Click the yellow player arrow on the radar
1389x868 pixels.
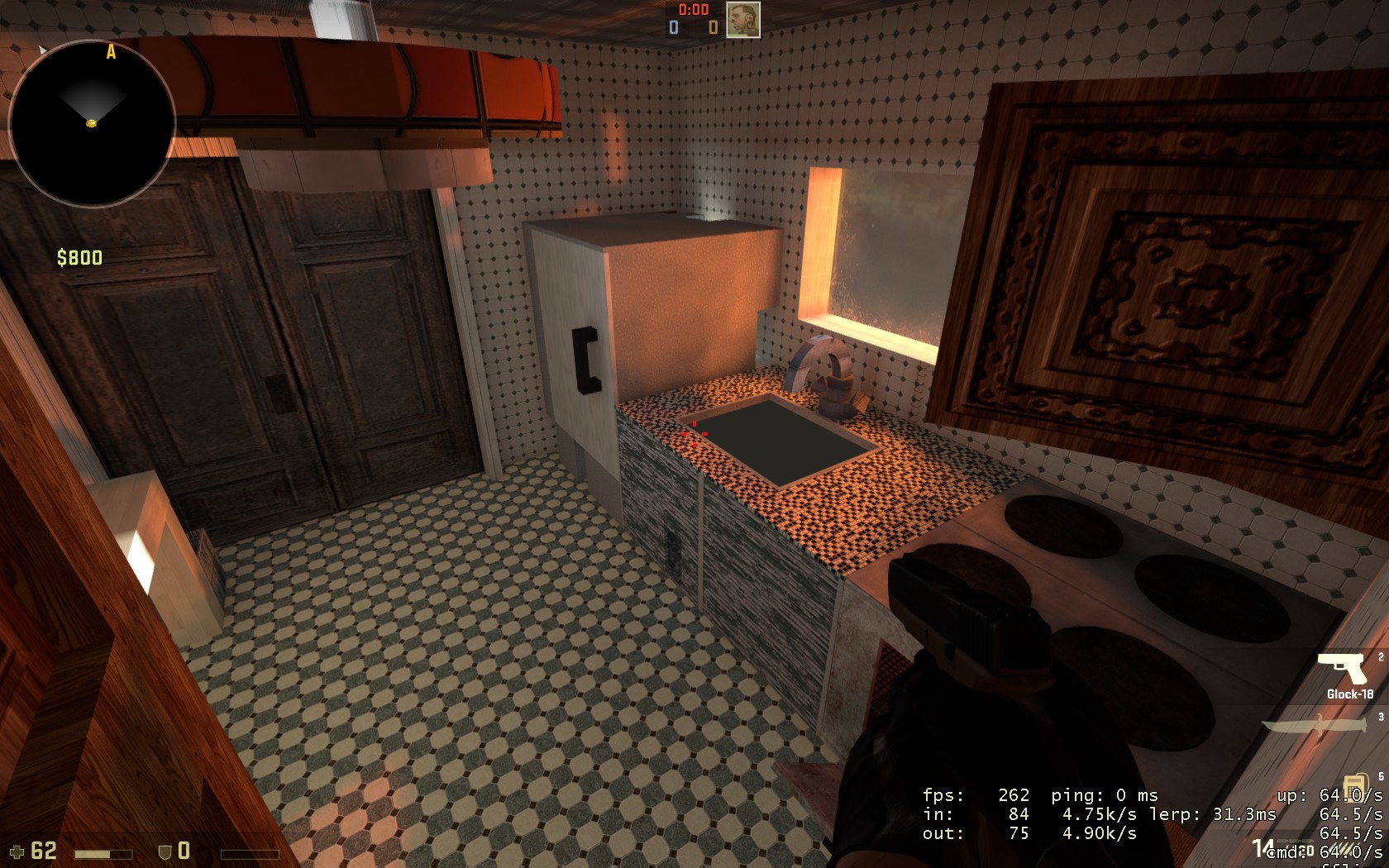click(x=91, y=124)
